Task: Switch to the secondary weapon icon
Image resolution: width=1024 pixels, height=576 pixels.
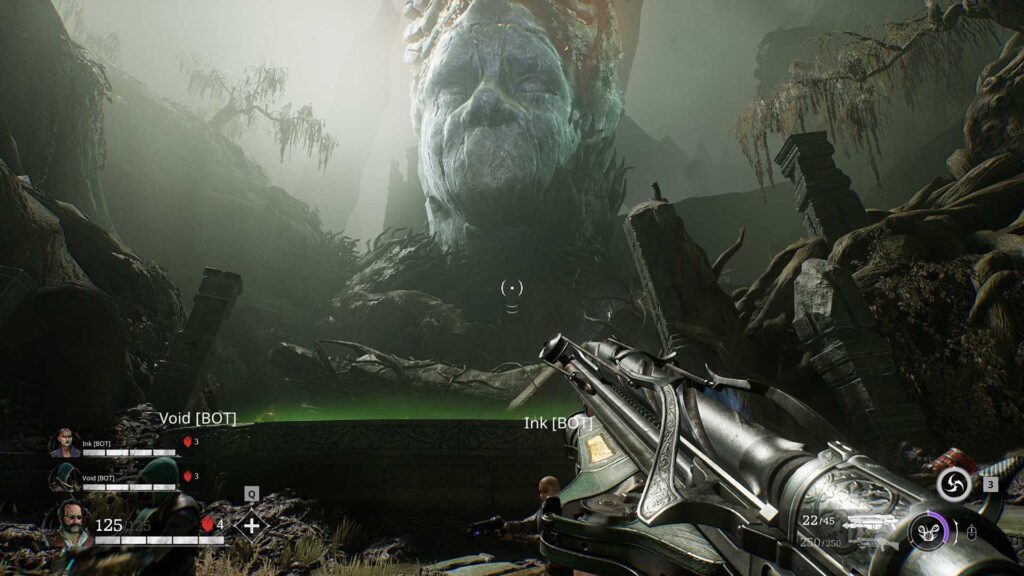Action: coord(868,543)
